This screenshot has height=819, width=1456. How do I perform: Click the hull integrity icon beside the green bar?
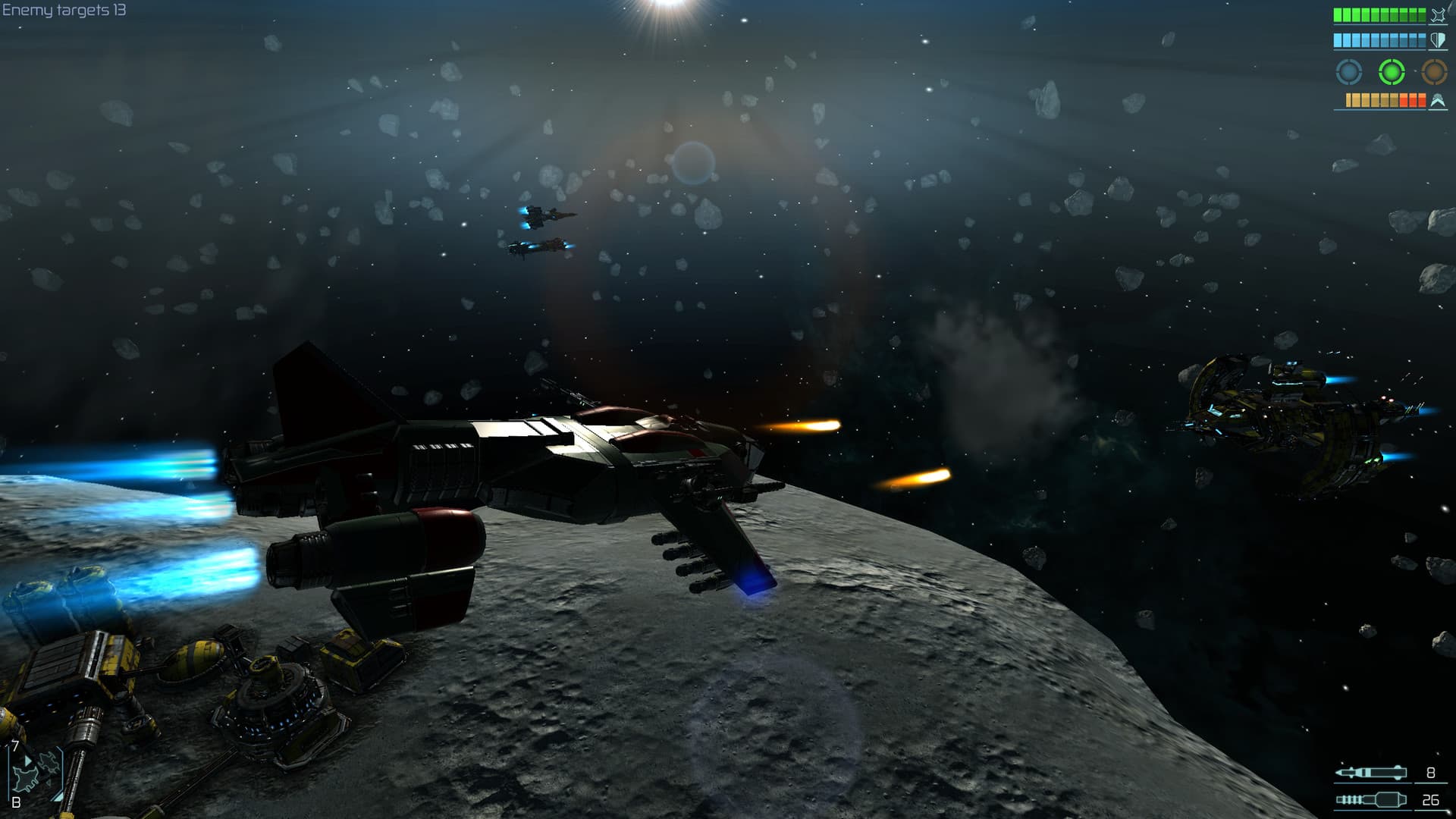[1437, 16]
